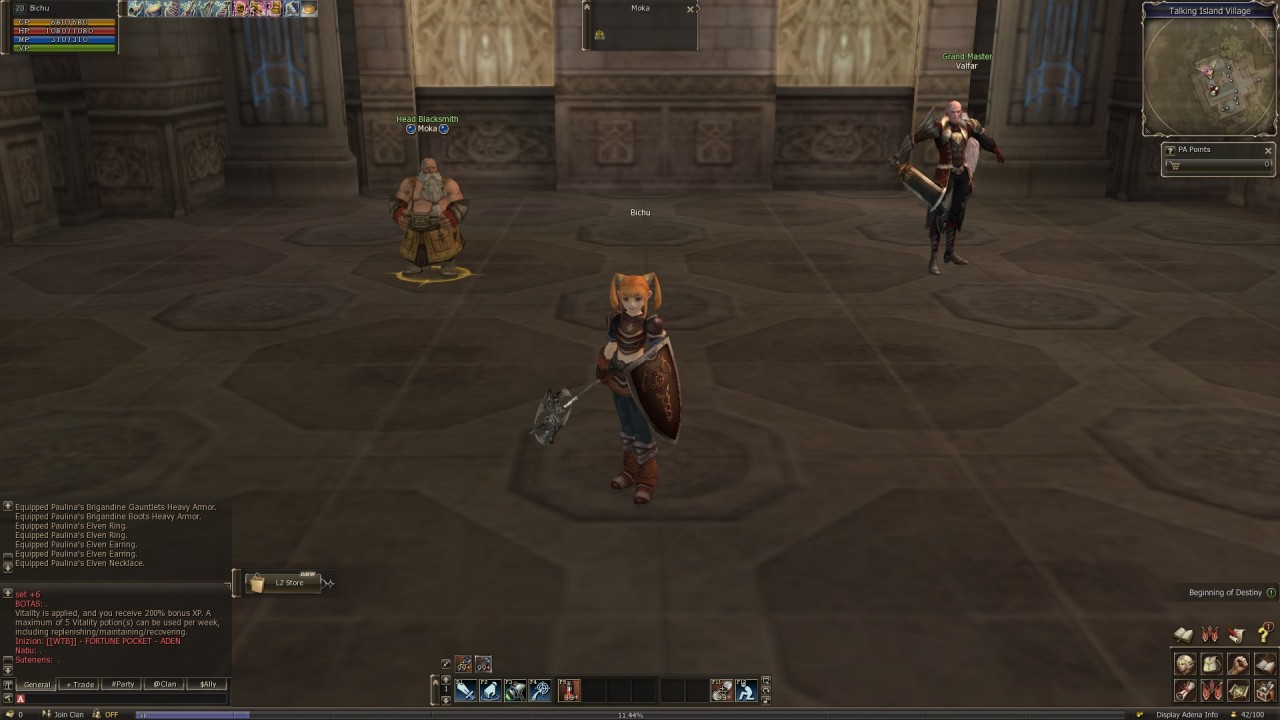Click the yellow question mark help icon
The width and height of the screenshot is (1280, 720).
click(x=1264, y=635)
